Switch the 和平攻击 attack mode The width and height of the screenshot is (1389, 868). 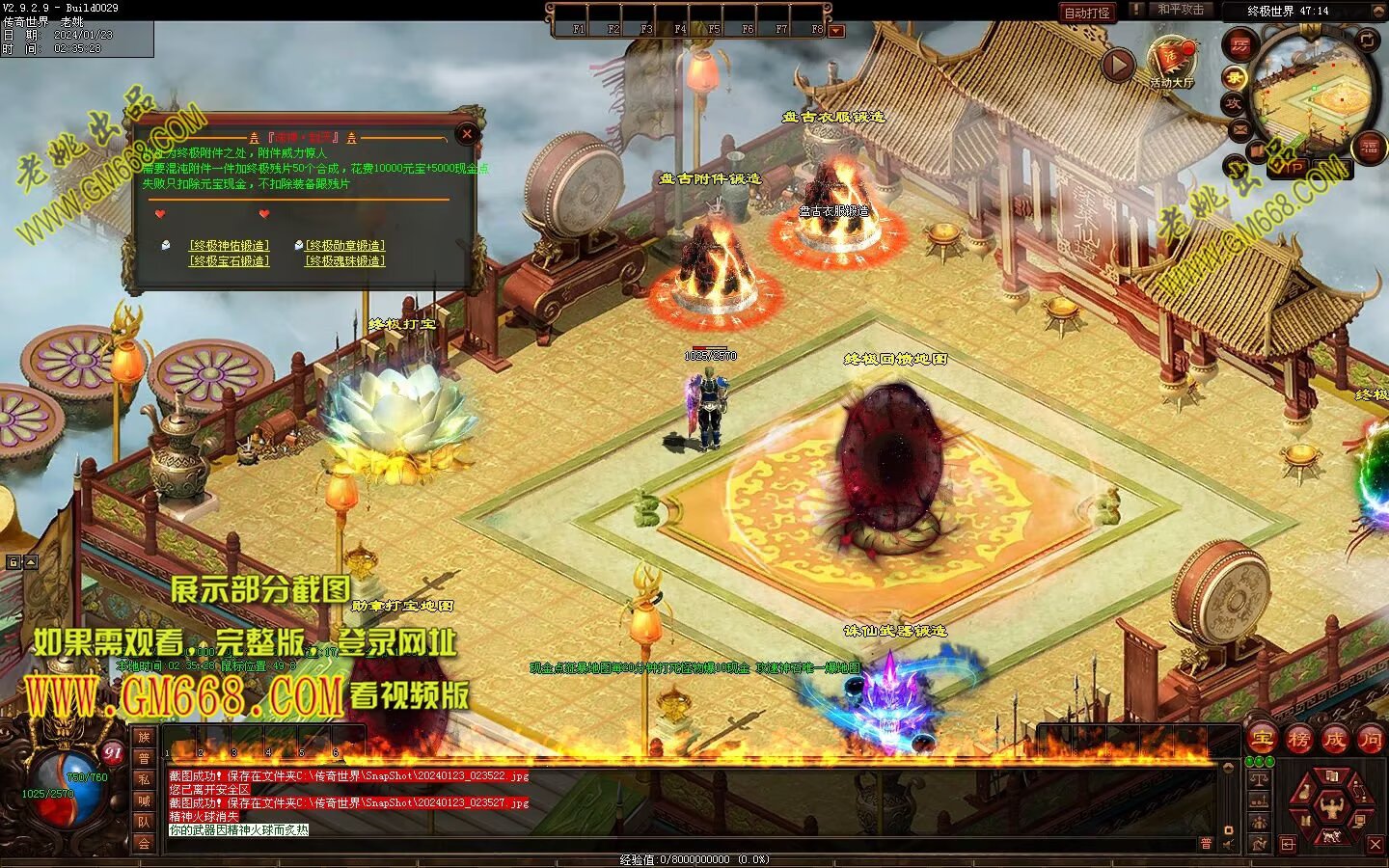click(x=1181, y=10)
